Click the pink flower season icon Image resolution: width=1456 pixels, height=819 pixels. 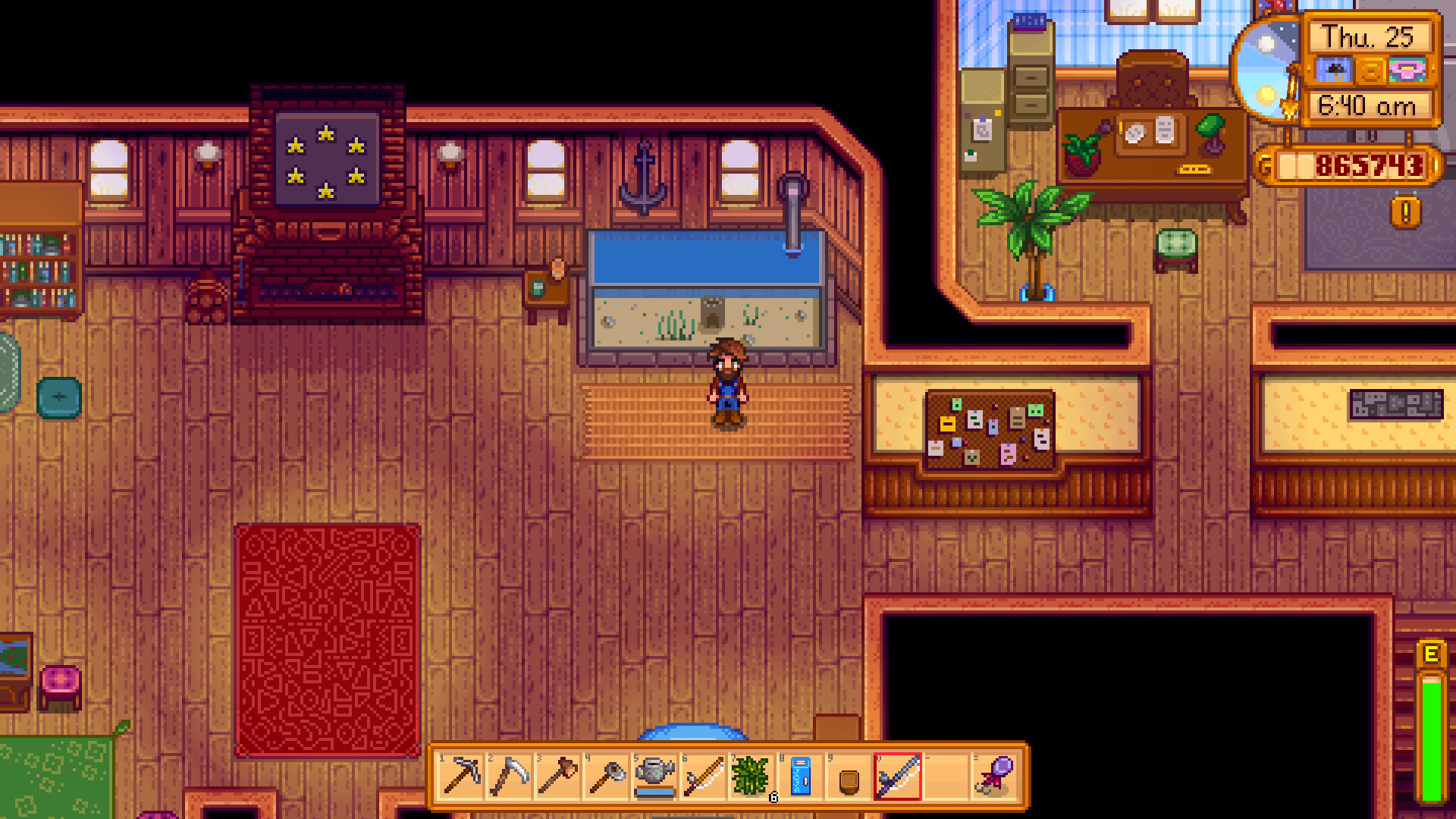[1407, 71]
